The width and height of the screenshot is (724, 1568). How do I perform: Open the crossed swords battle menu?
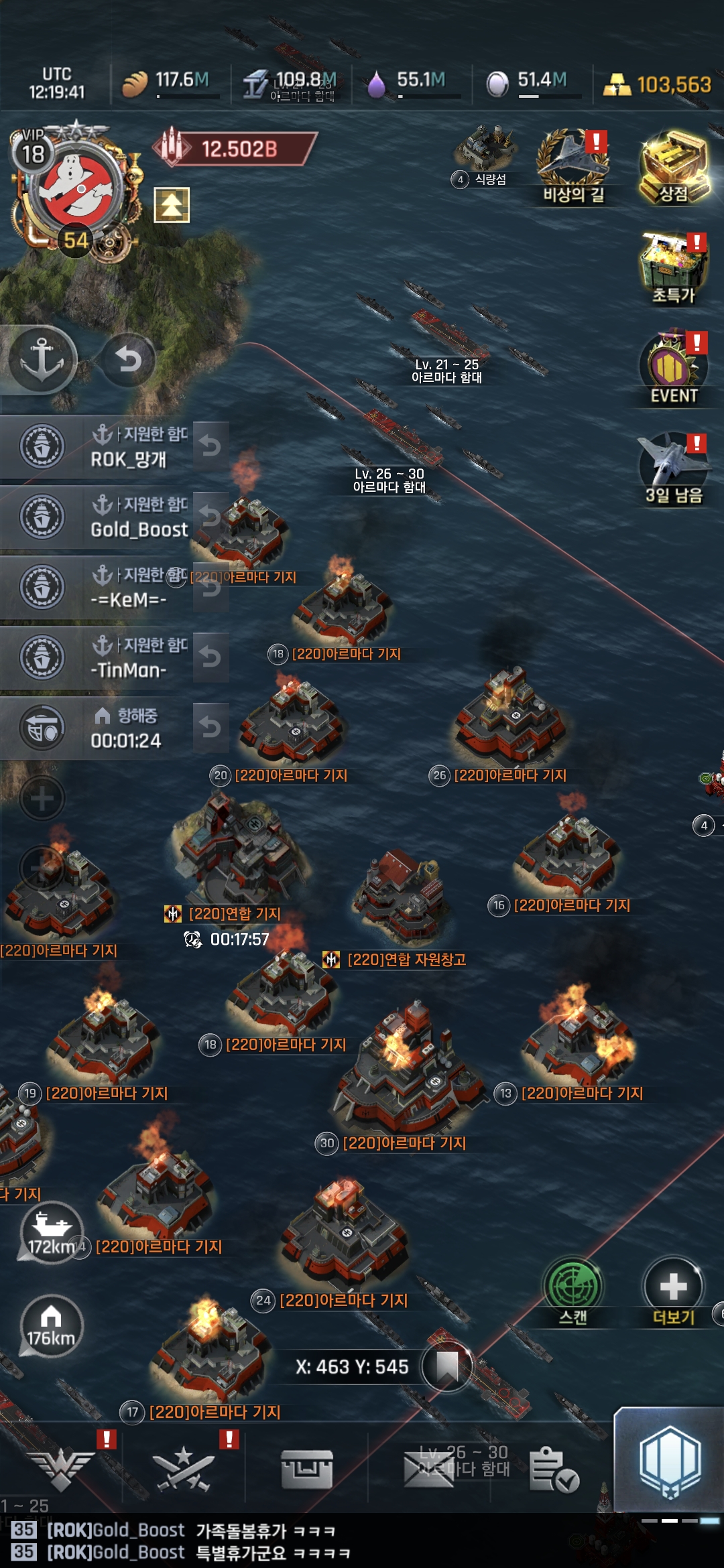[x=183, y=1469]
